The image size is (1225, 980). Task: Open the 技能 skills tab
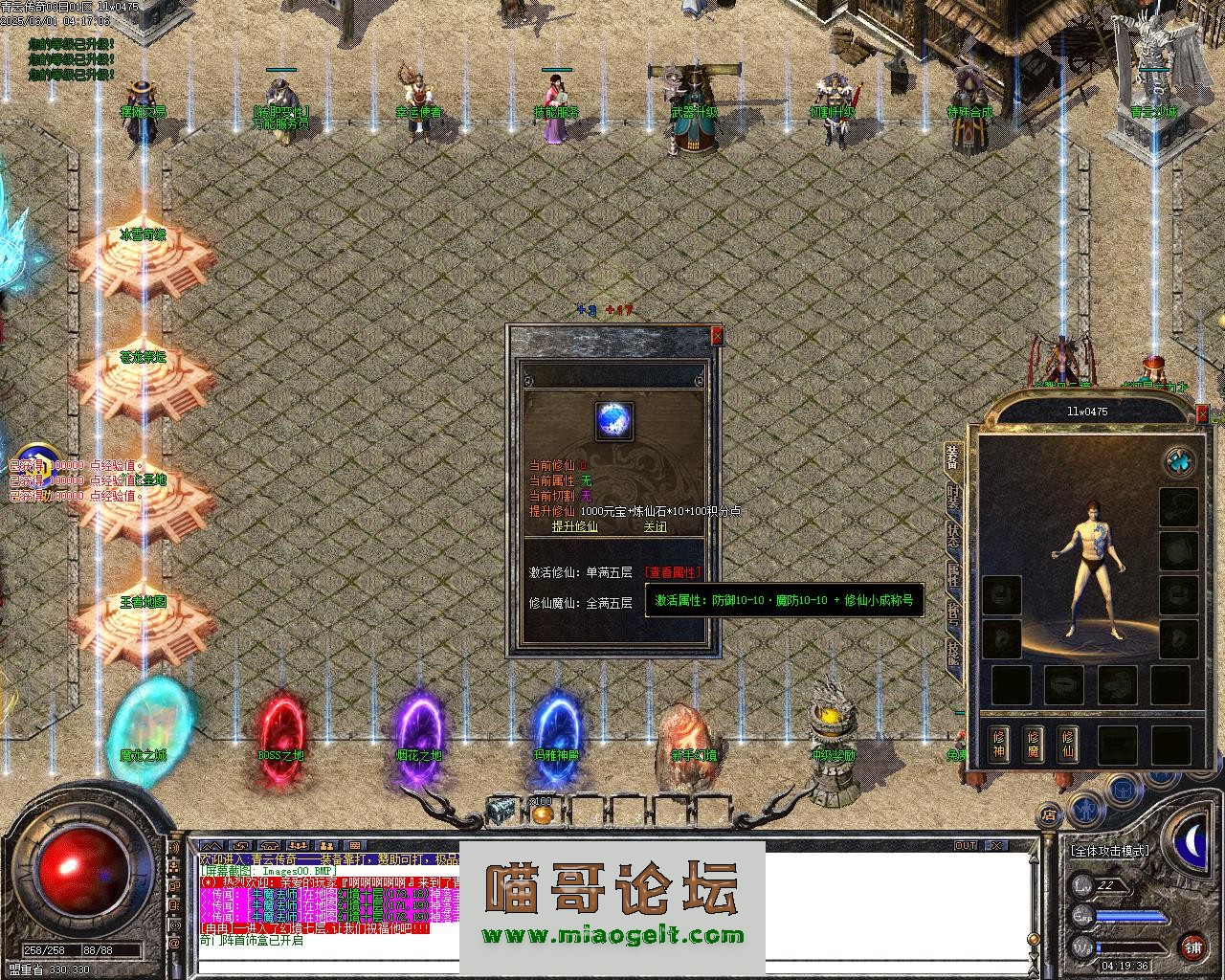pos(953,653)
